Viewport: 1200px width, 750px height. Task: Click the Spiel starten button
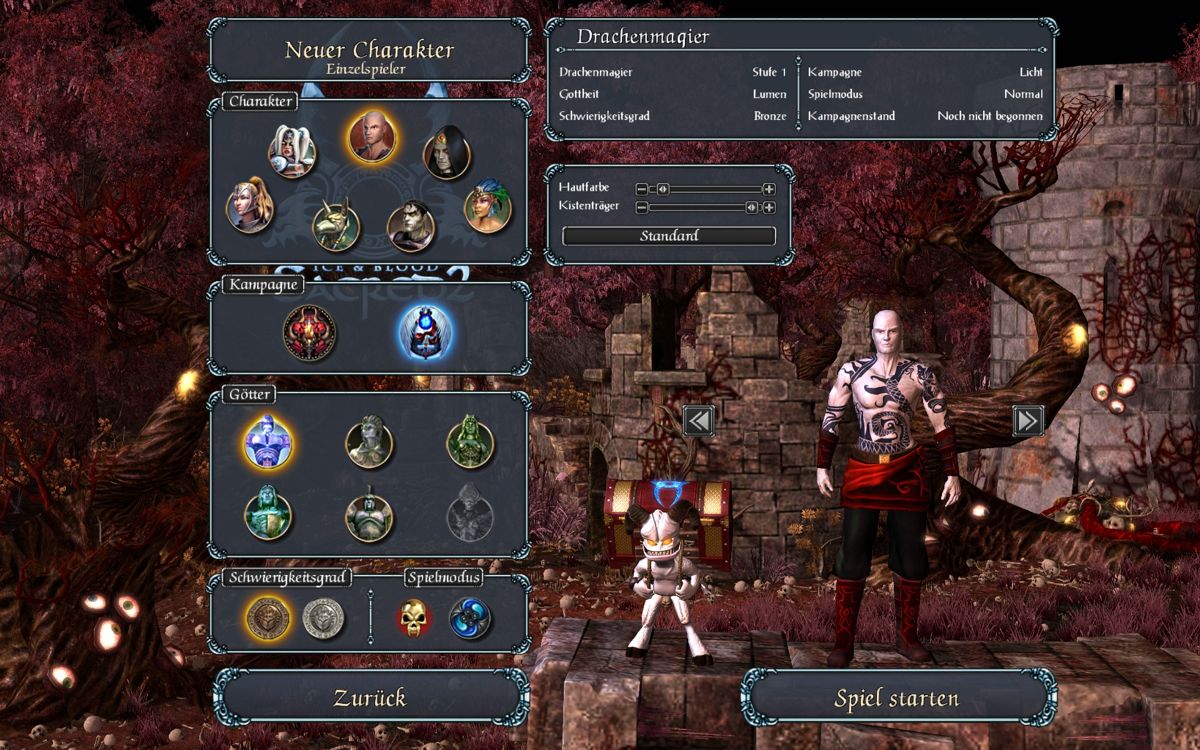897,698
